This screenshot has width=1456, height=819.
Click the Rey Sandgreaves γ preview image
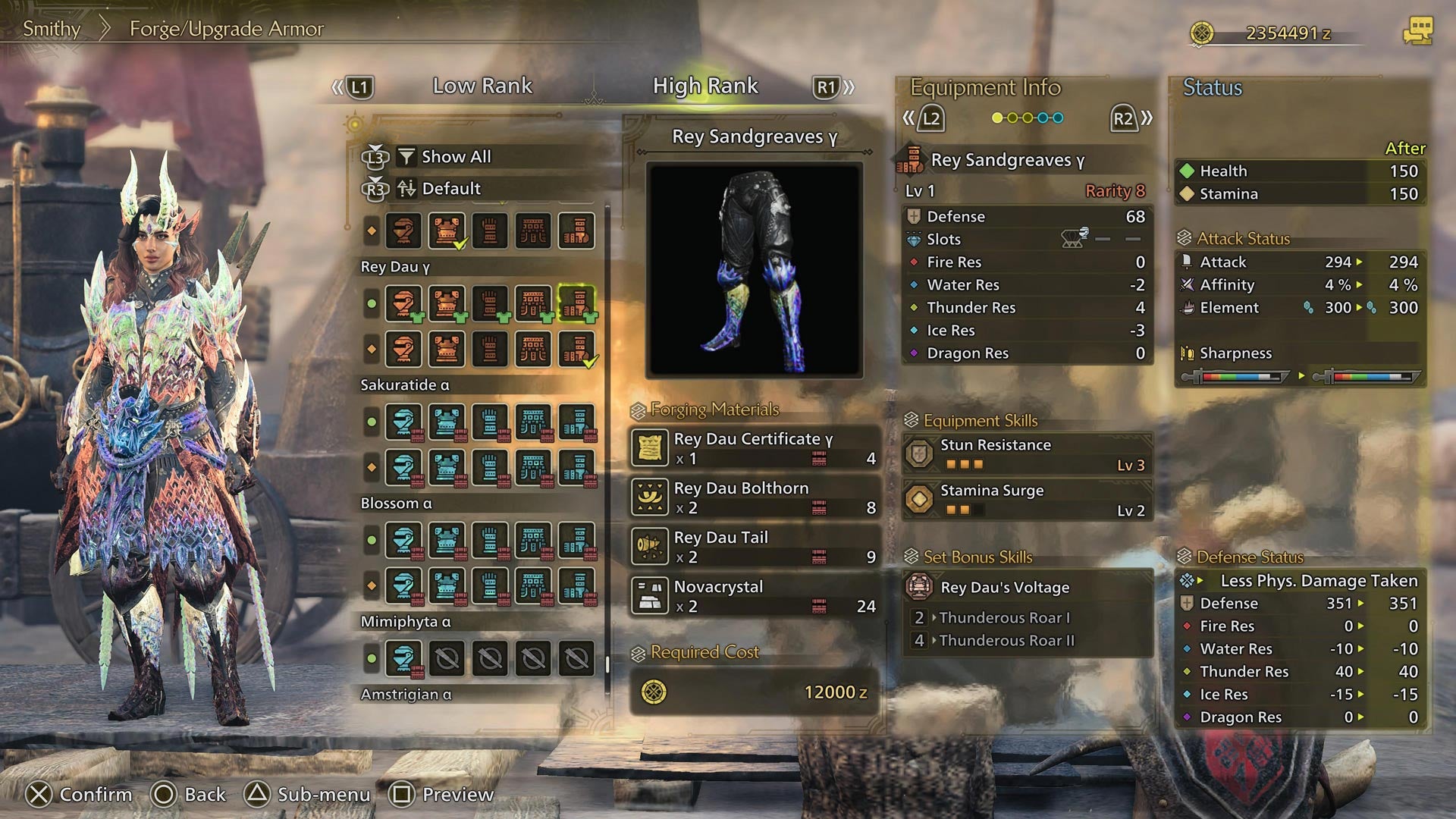[755, 270]
